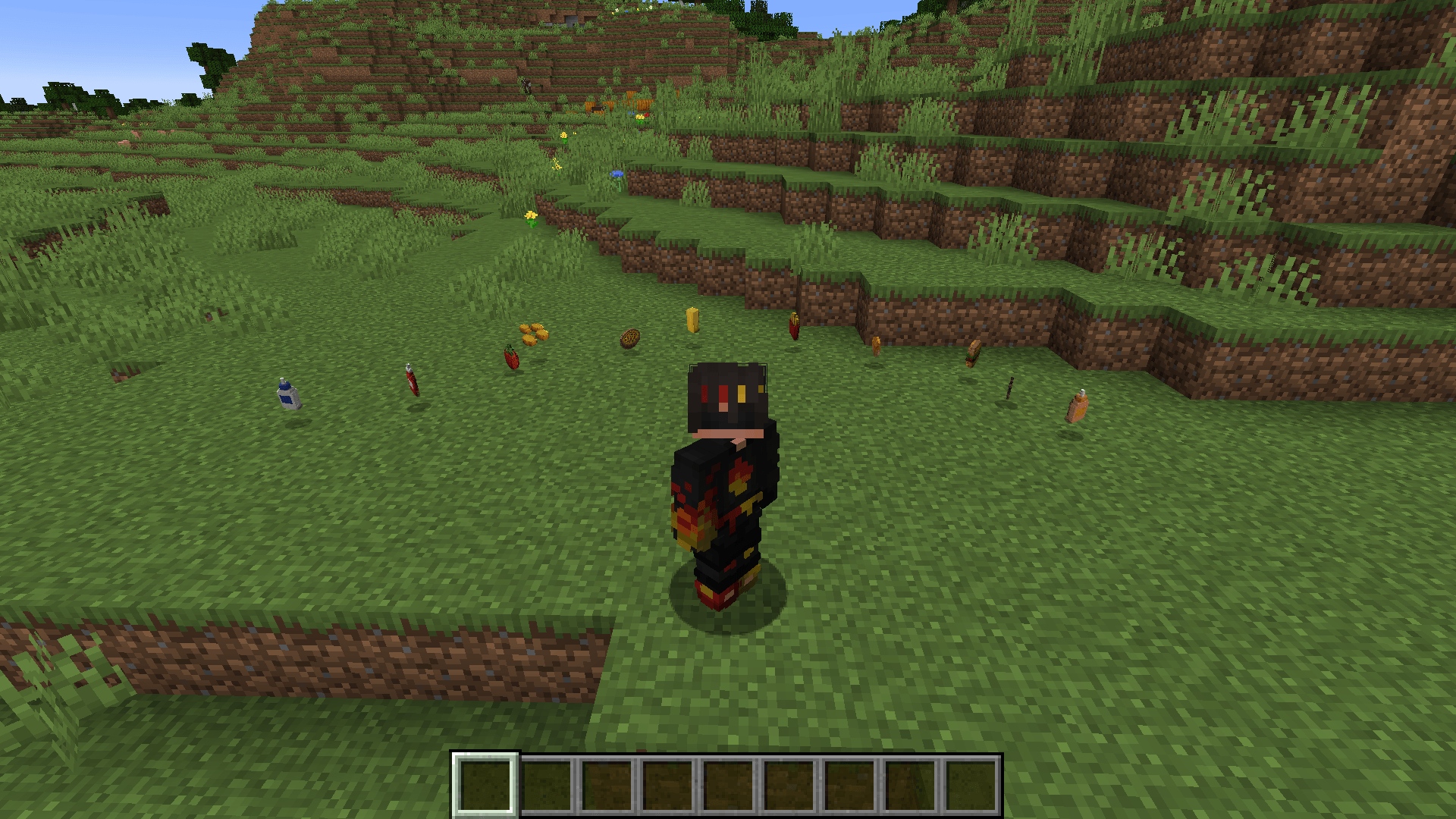Click the french fries item near the dirt wall
The height and width of the screenshot is (819, 1456).
(x=794, y=326)
